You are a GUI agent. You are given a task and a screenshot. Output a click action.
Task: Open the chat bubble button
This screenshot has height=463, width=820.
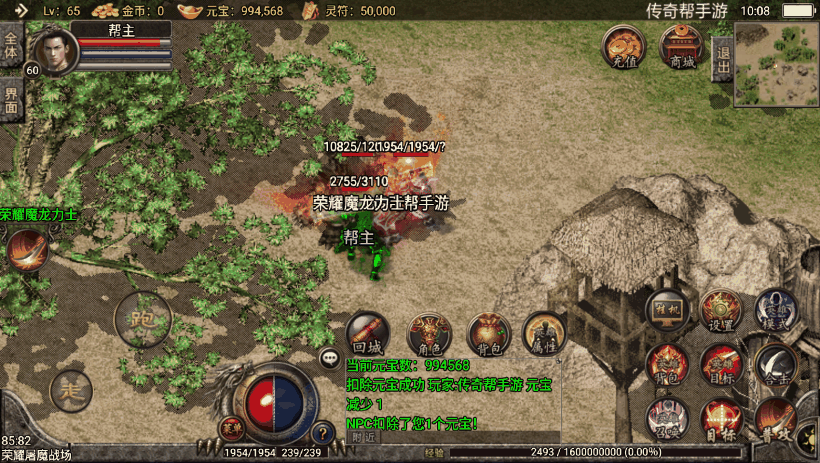(x=329, y=357)
